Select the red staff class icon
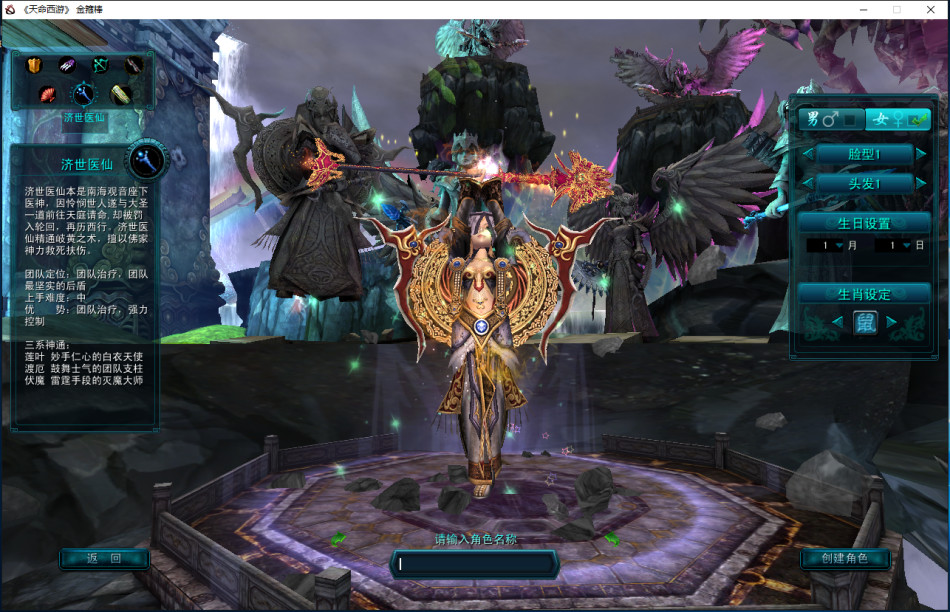Image resolution: width=950 pixels, height=612 pixels. coord(133,66)
